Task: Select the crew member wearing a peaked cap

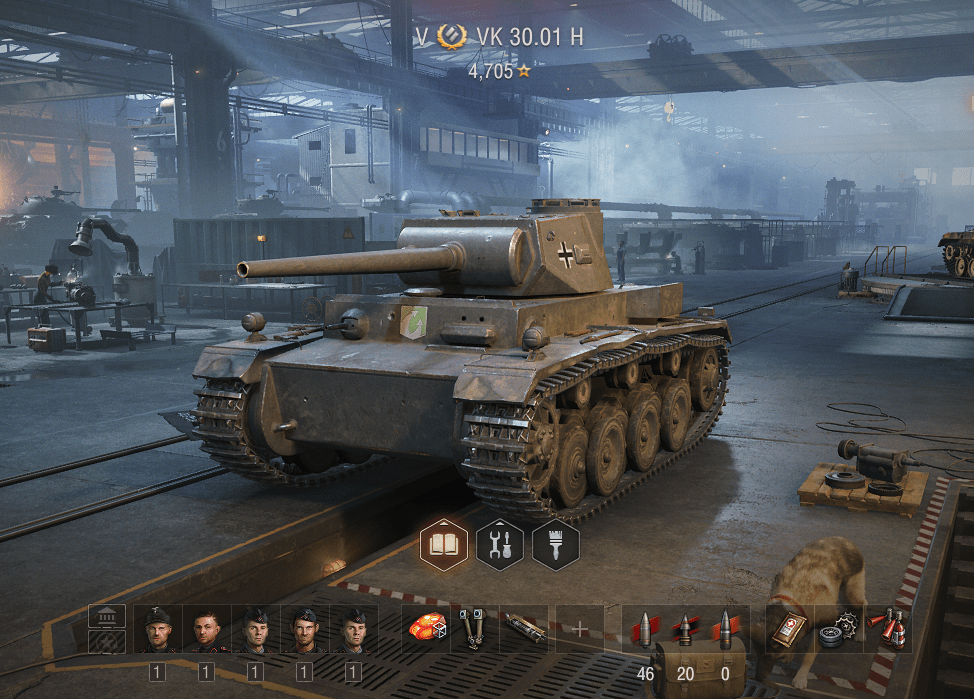Action: pos(157,629)
